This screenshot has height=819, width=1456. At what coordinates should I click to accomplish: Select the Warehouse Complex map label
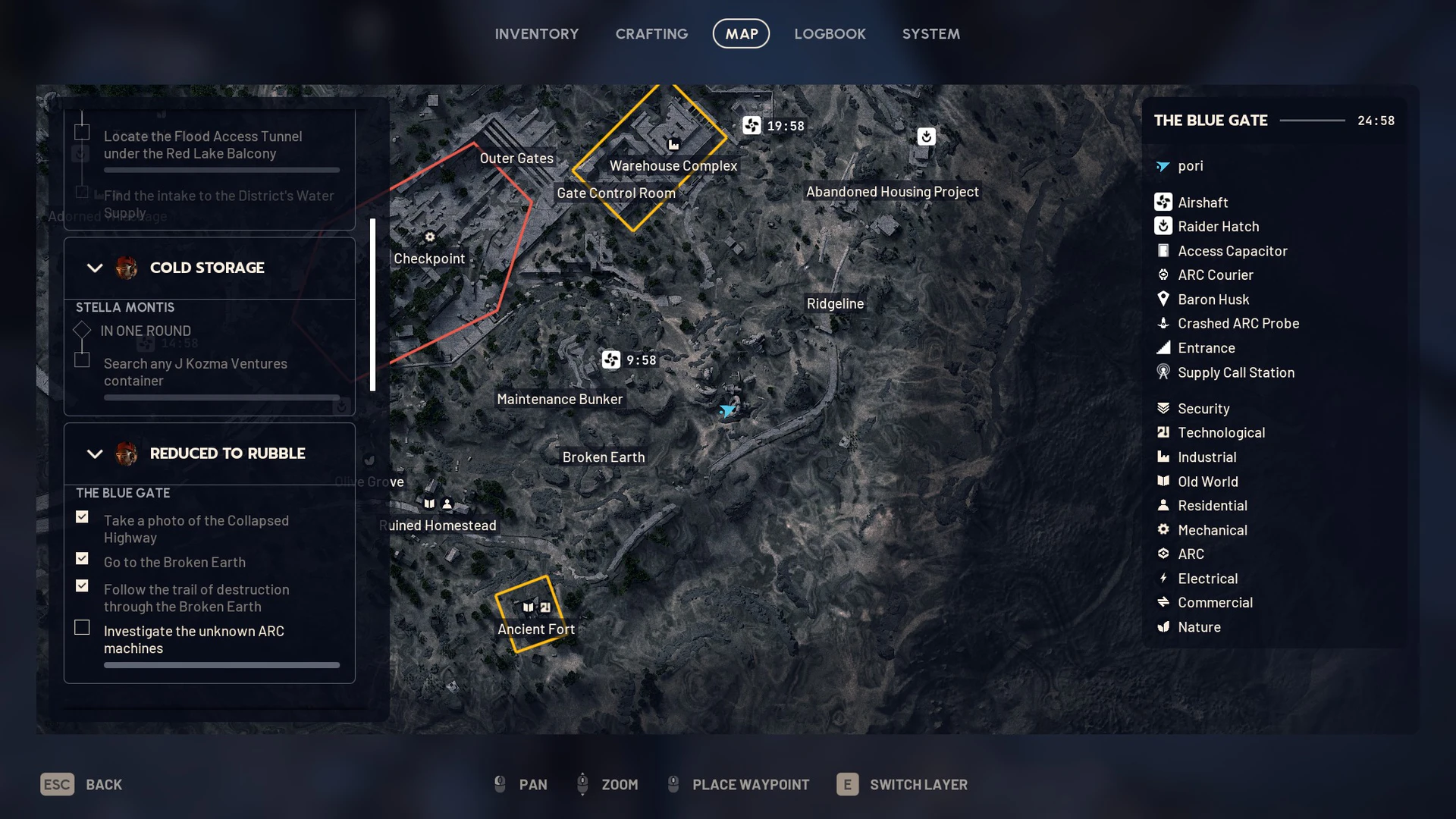click(x=673, y=166)
